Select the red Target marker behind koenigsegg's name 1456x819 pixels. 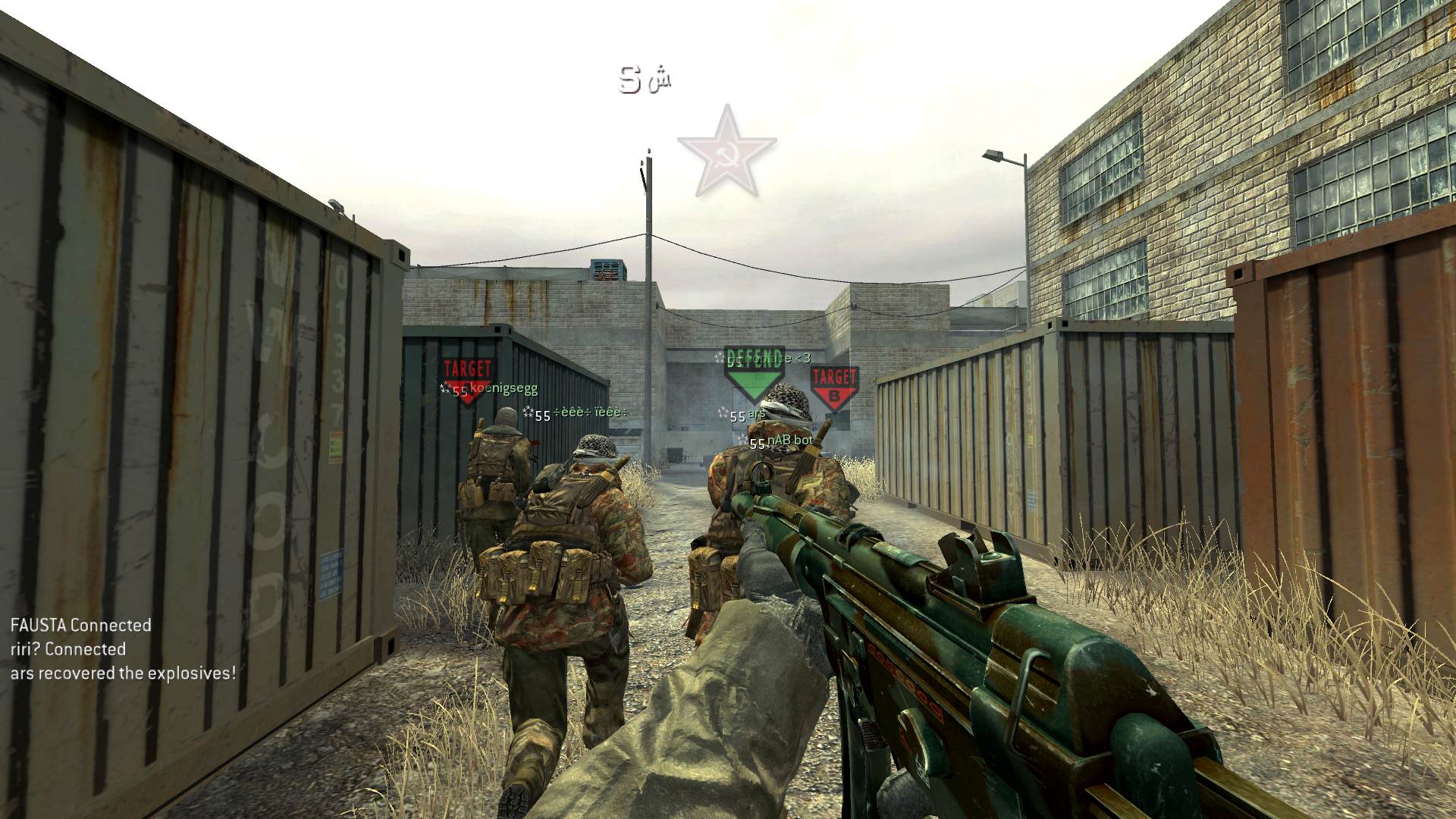467,375
